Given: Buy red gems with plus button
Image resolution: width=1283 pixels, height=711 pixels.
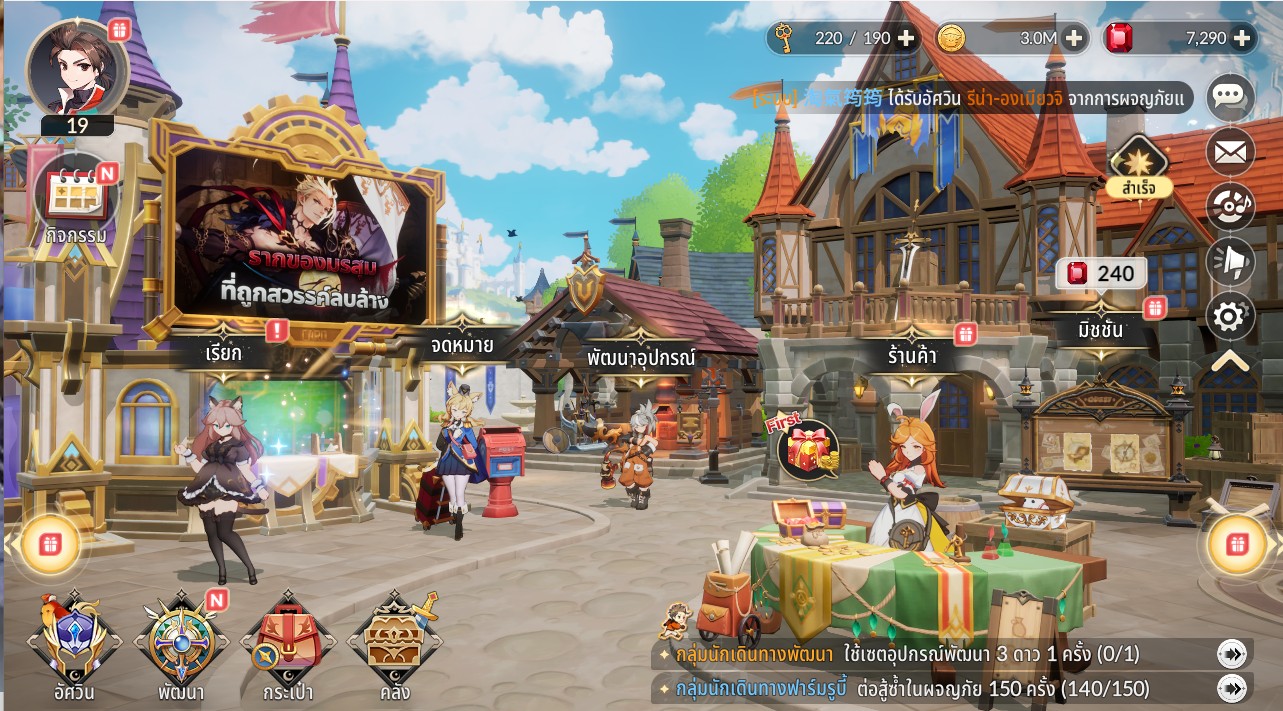Looking at the screenshot, I should 1242,38.
